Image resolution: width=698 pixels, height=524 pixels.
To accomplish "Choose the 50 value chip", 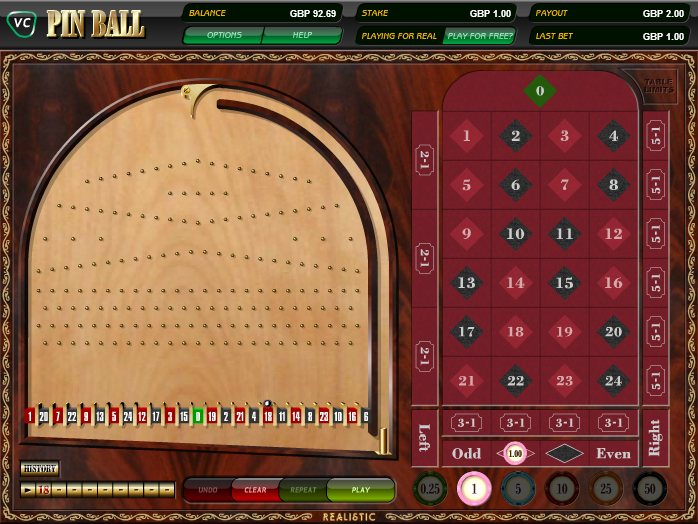I will click(x=650, y=488).
